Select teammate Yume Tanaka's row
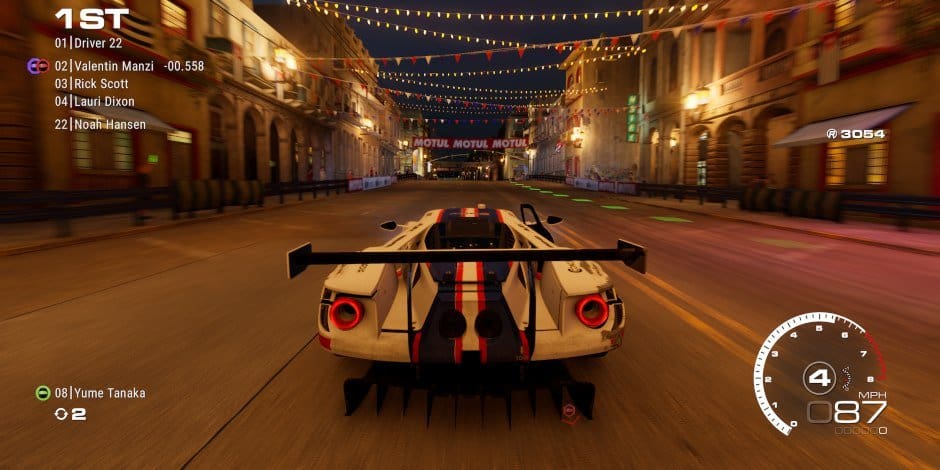The image size is (940, 470). pyautogui.click(x=100, y=393)
